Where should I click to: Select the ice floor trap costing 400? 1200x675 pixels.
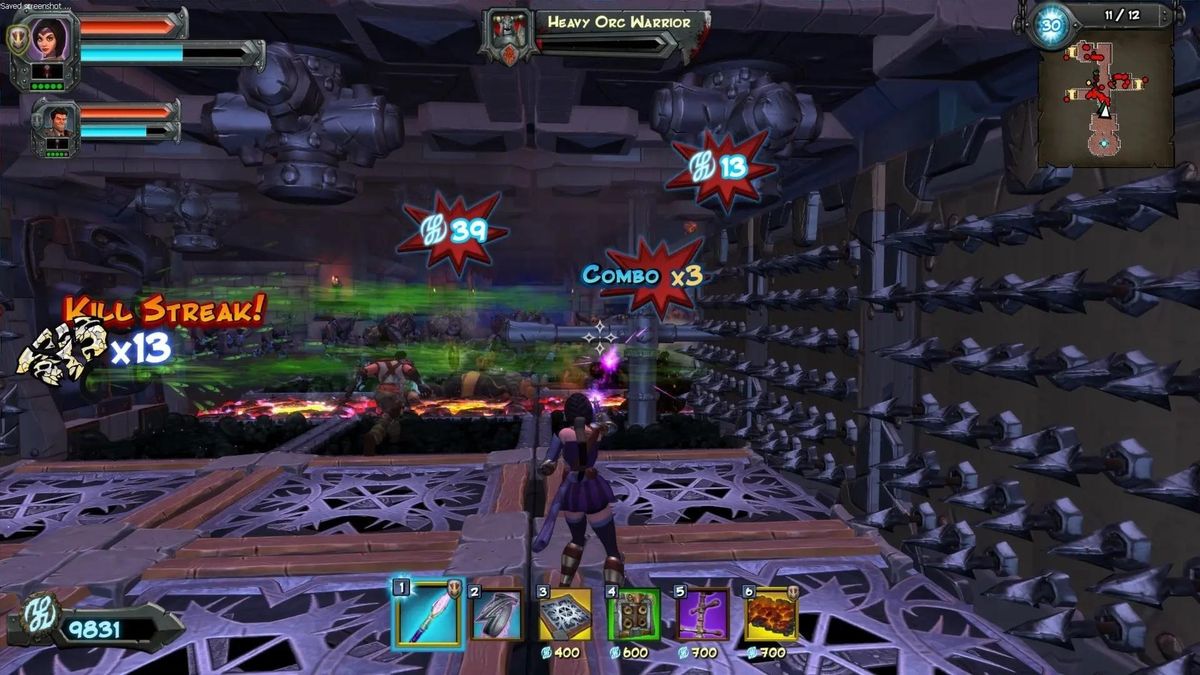pyautogui.click(x=565, y=614)
